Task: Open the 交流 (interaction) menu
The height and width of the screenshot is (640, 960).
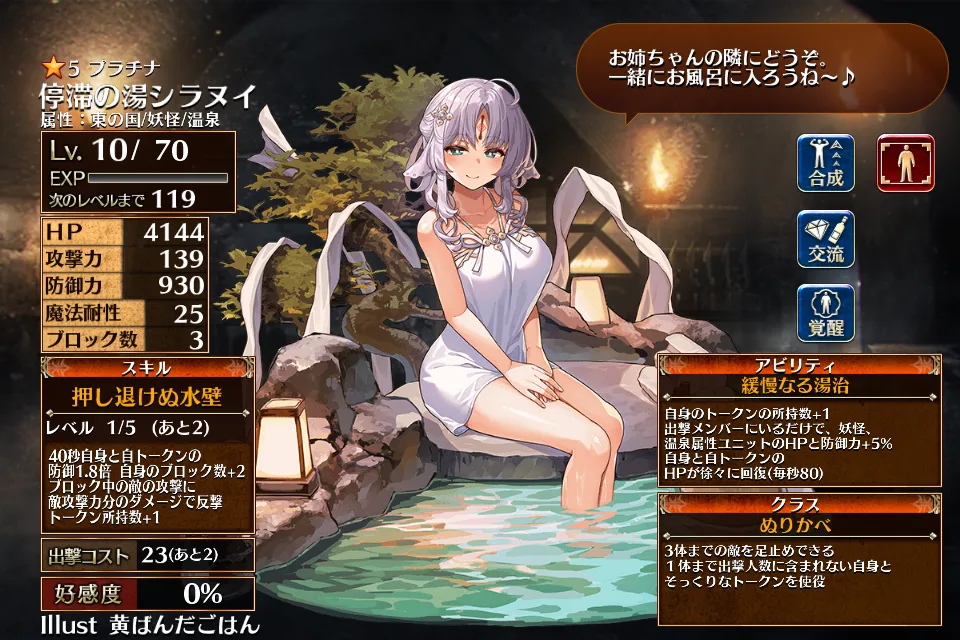Action: [826, 238]
